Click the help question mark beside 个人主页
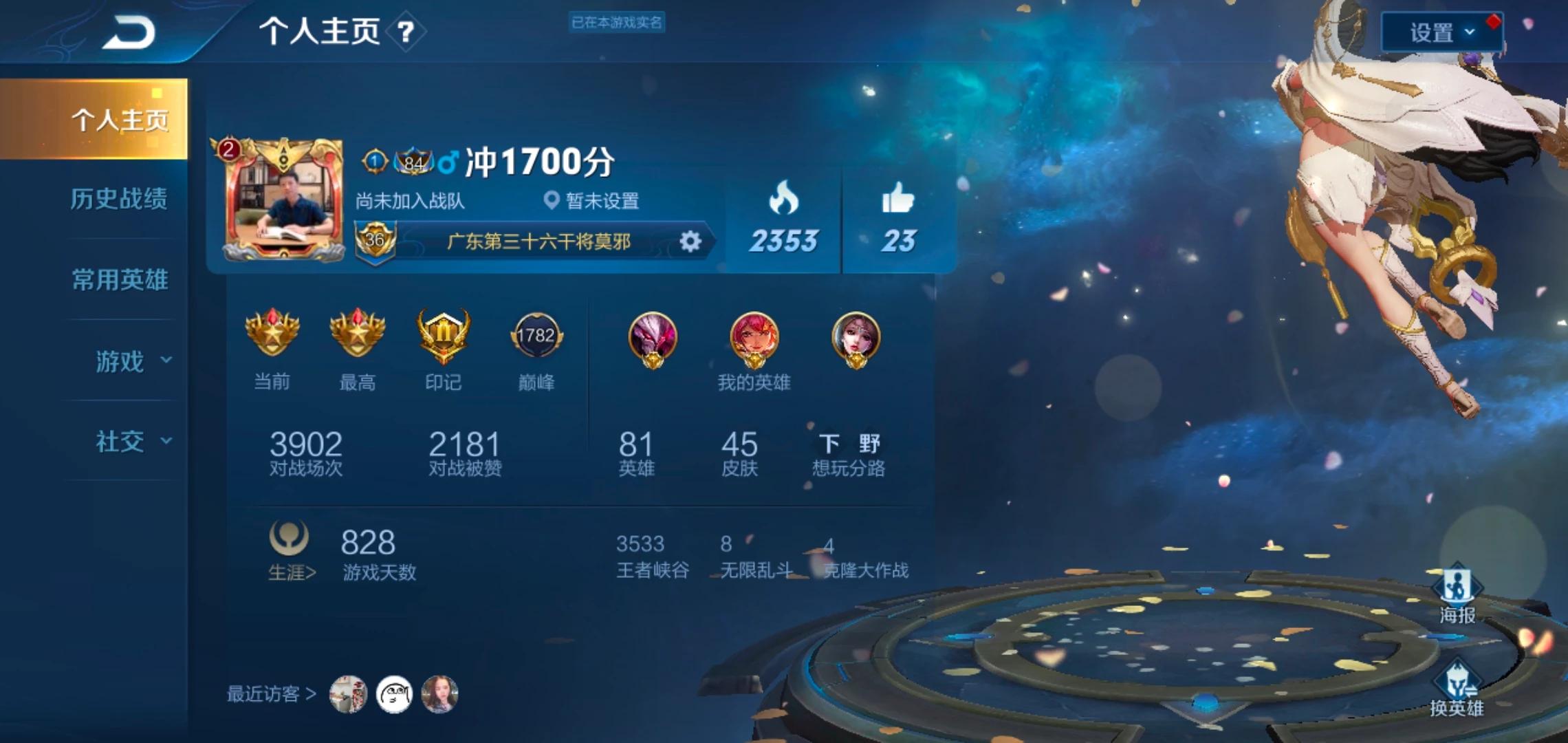This screenshot has width=1568, height=743. click(404, 32)
